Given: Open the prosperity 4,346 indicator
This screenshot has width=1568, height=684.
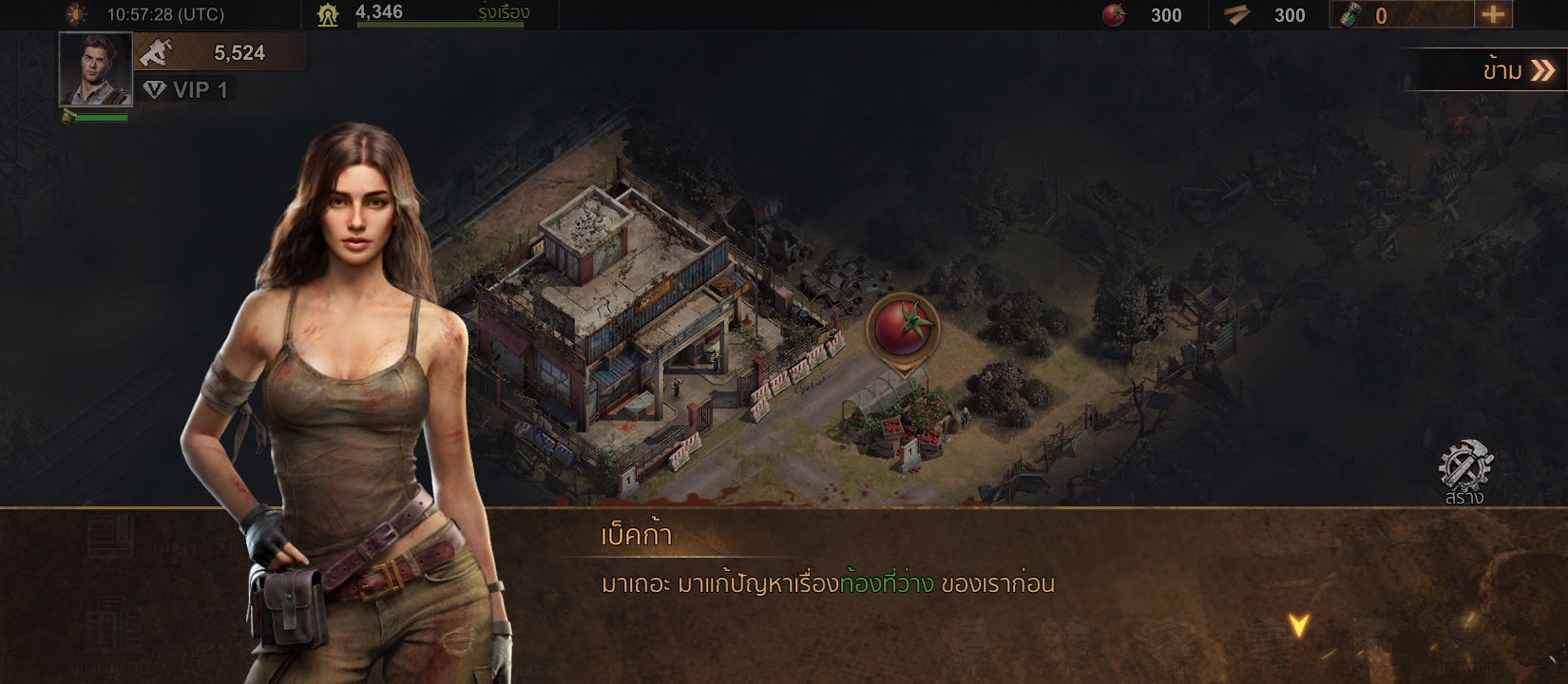Looking at the screenshot, I should click(x=423, y=13).
